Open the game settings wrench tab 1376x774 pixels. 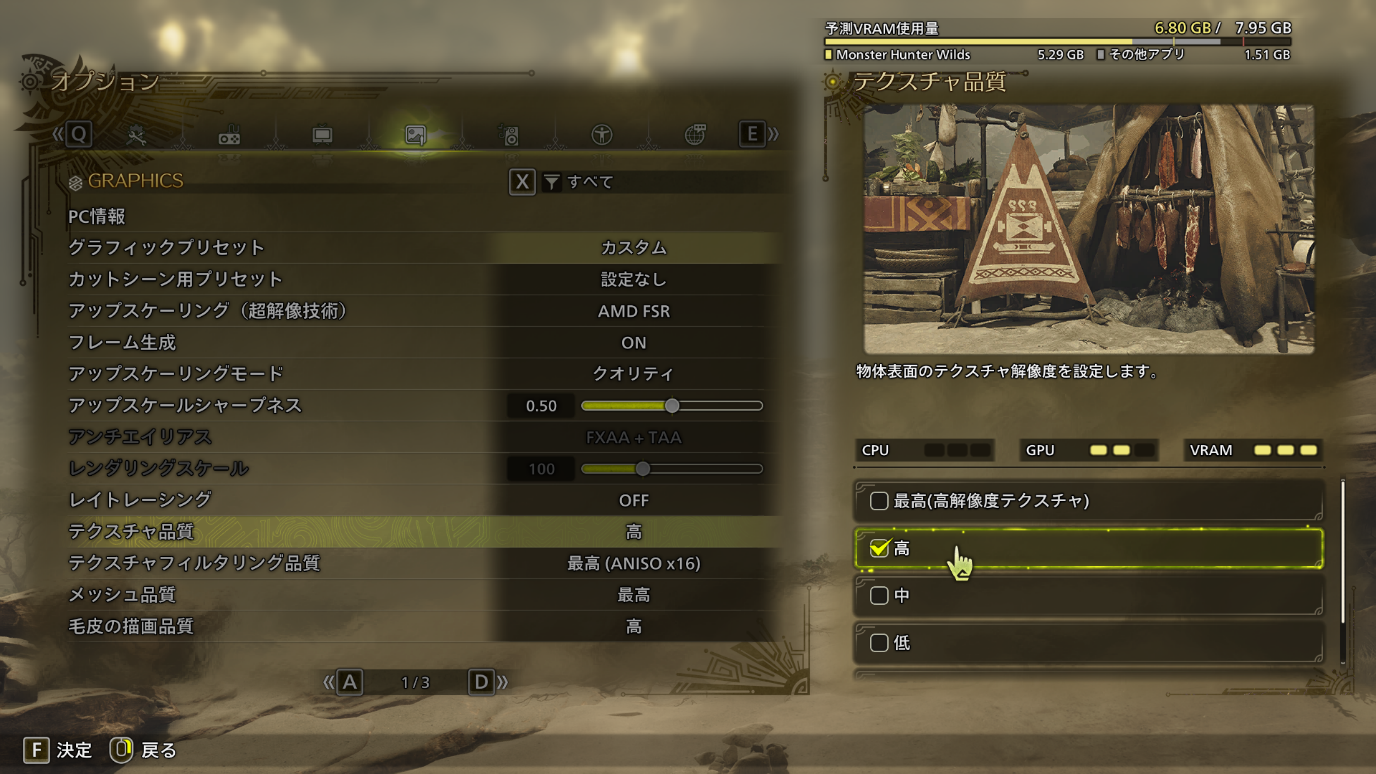[x=137, y=135]
